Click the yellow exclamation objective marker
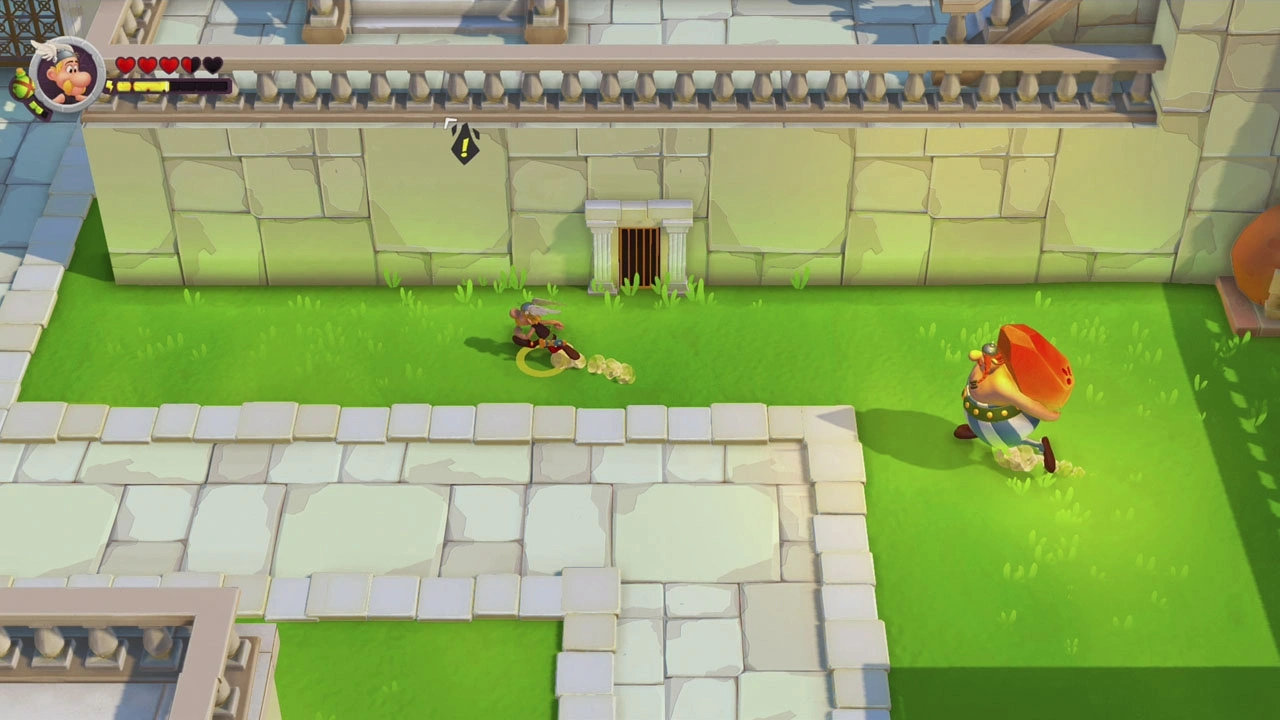1280x720 pixels. point(465,145)
